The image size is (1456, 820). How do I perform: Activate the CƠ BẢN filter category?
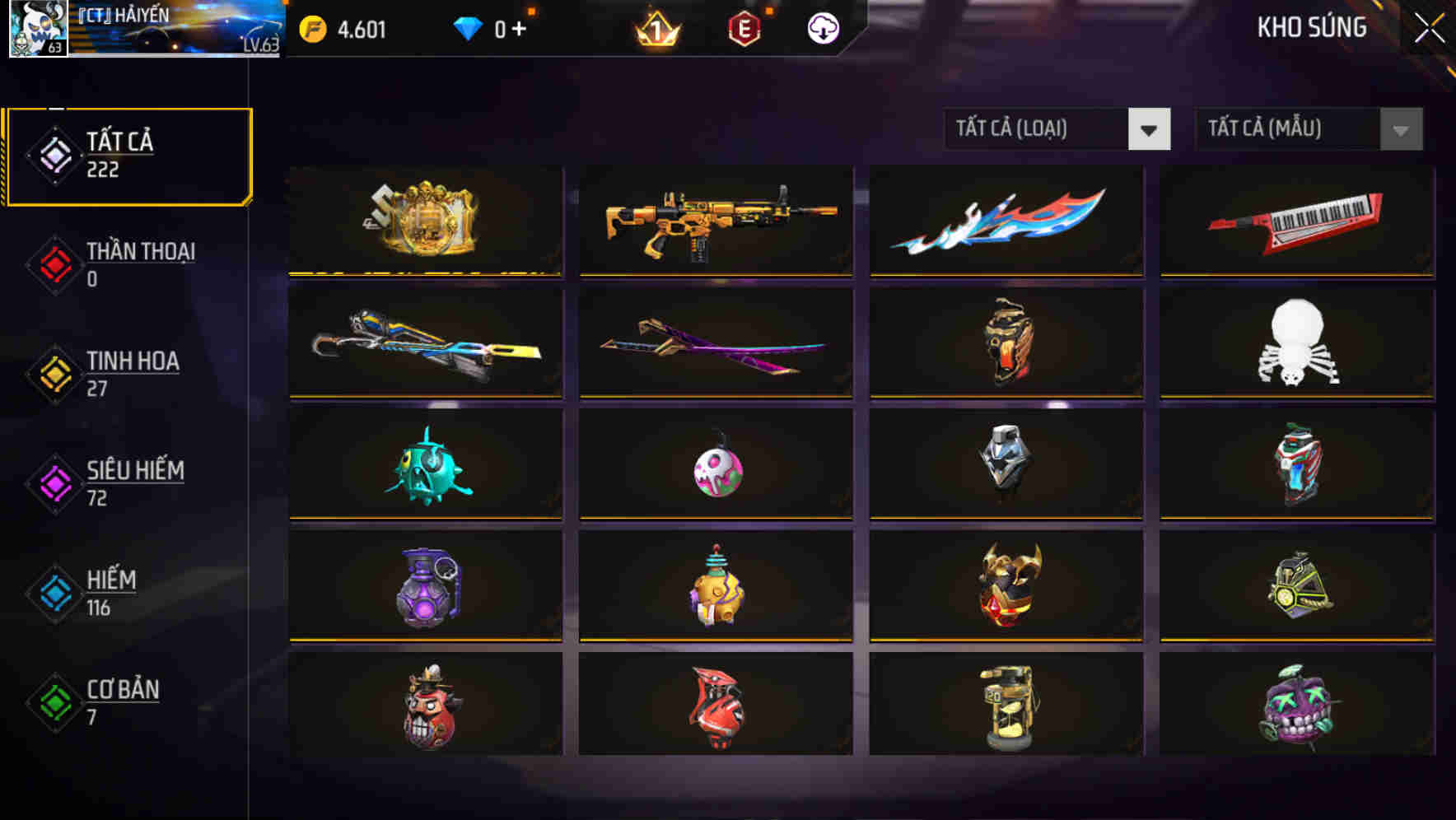124,703
